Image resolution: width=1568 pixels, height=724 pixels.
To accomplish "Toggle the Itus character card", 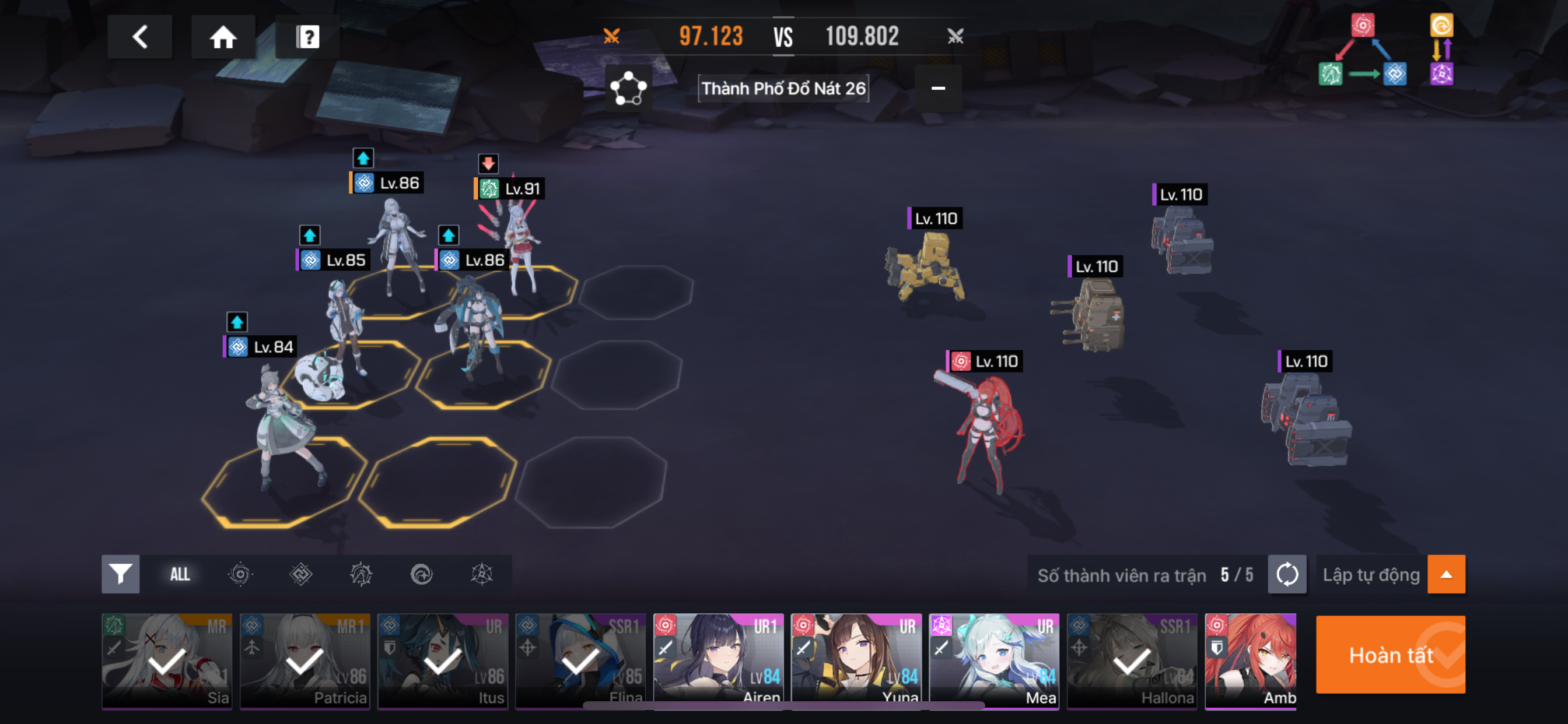I will pos(443,660).
